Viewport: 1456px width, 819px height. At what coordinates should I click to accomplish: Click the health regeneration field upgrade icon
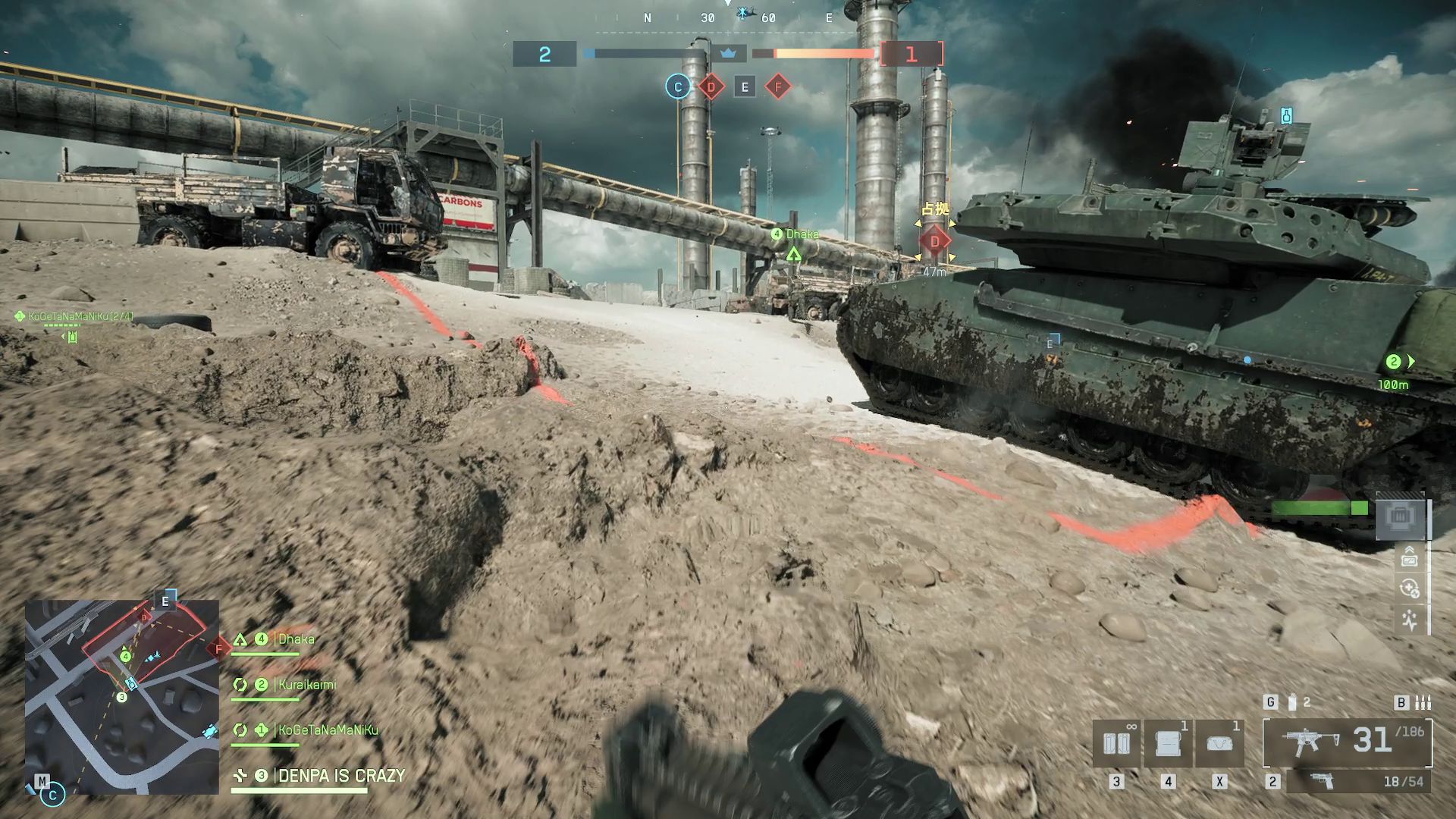[1409, 588]
